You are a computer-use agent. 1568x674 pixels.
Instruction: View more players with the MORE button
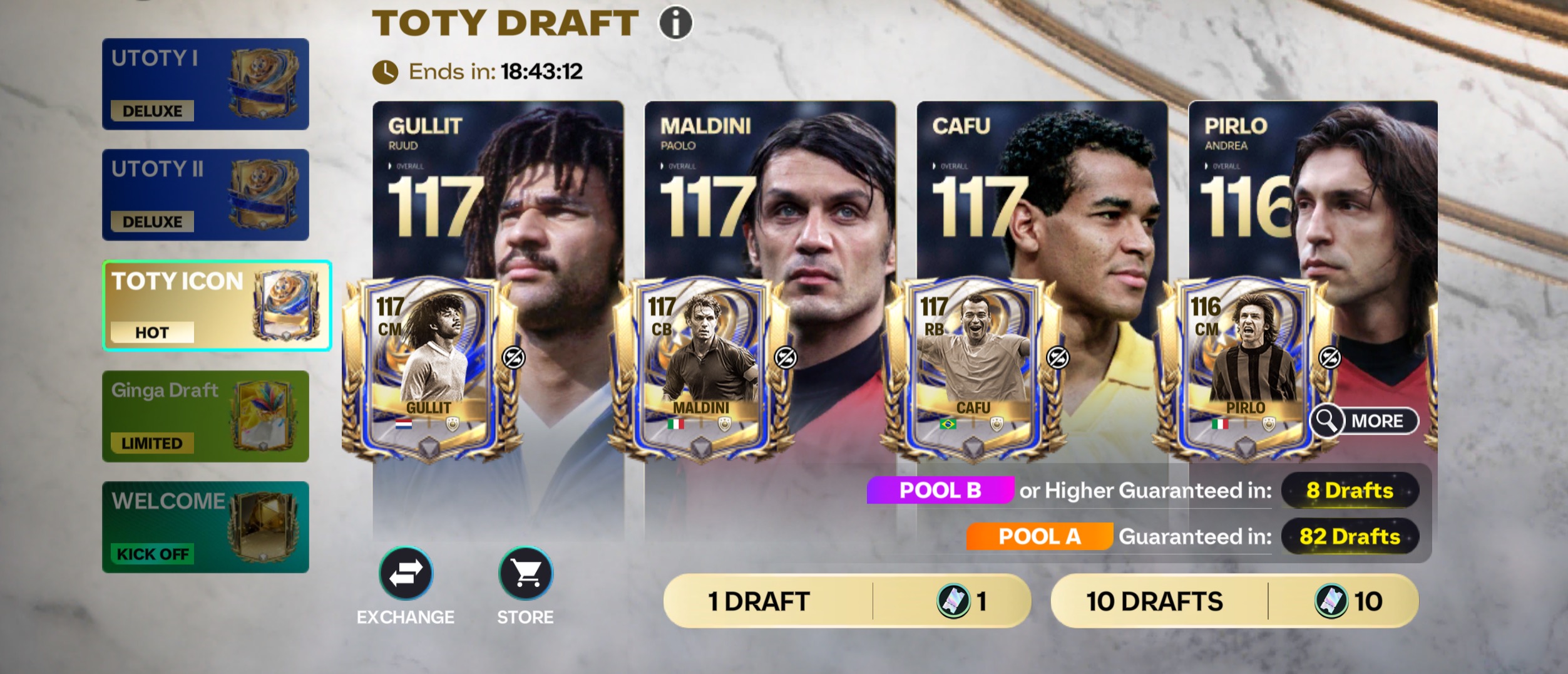[x=1364, y=421]
